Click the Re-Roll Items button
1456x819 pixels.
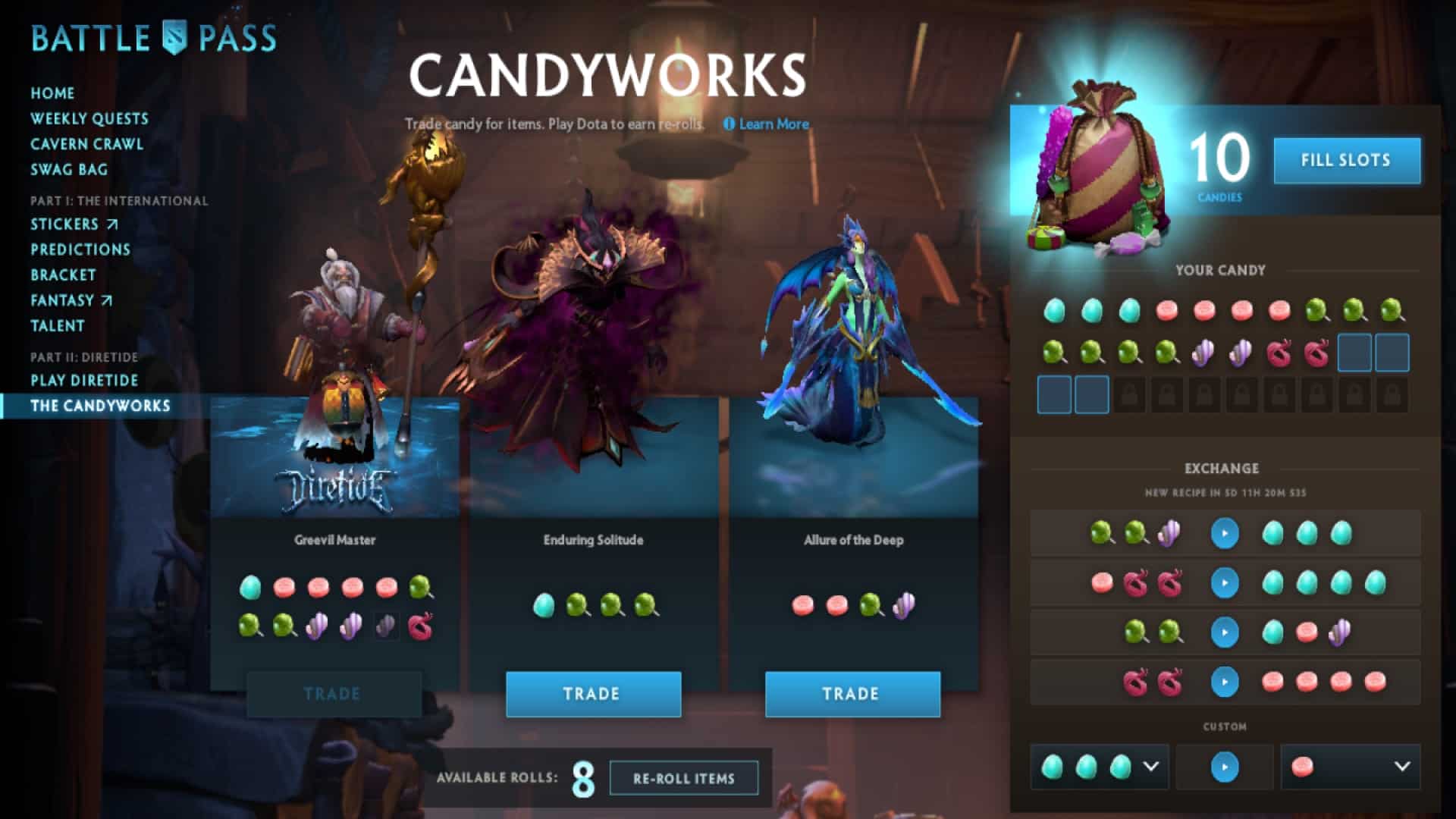(x=683, y=777)
